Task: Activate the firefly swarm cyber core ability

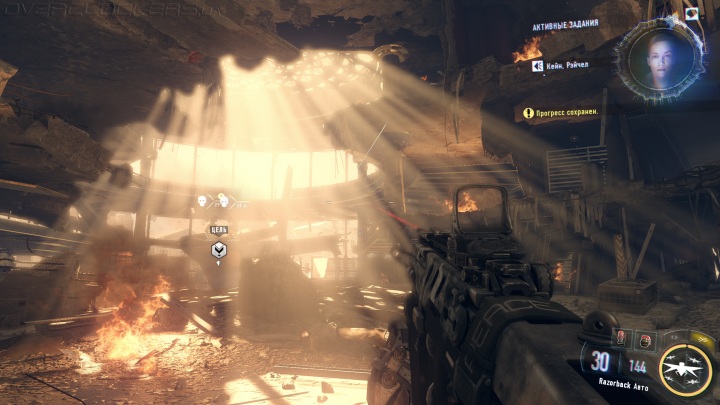Action: [686, 367]
